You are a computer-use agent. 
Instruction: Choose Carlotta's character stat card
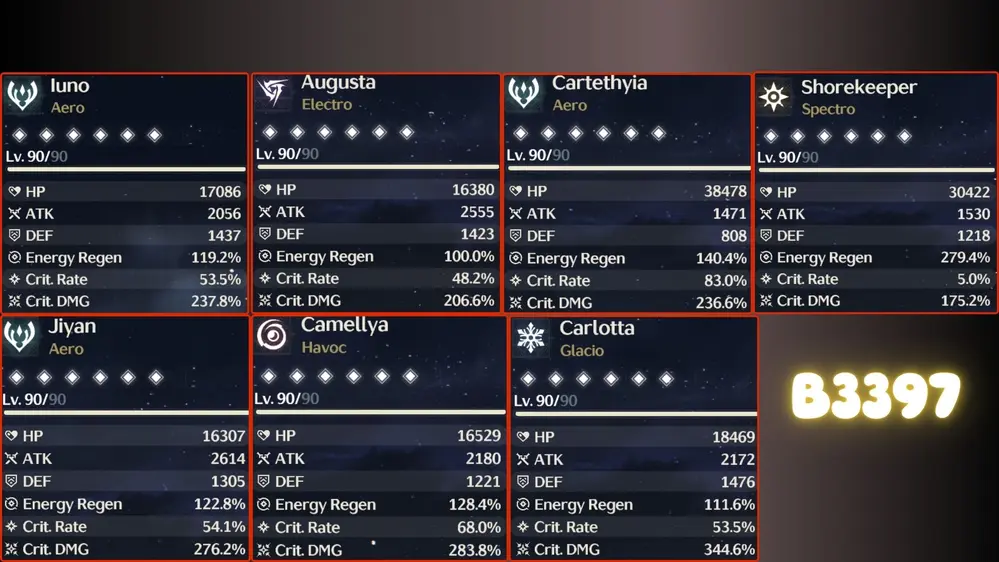[633, 438]
